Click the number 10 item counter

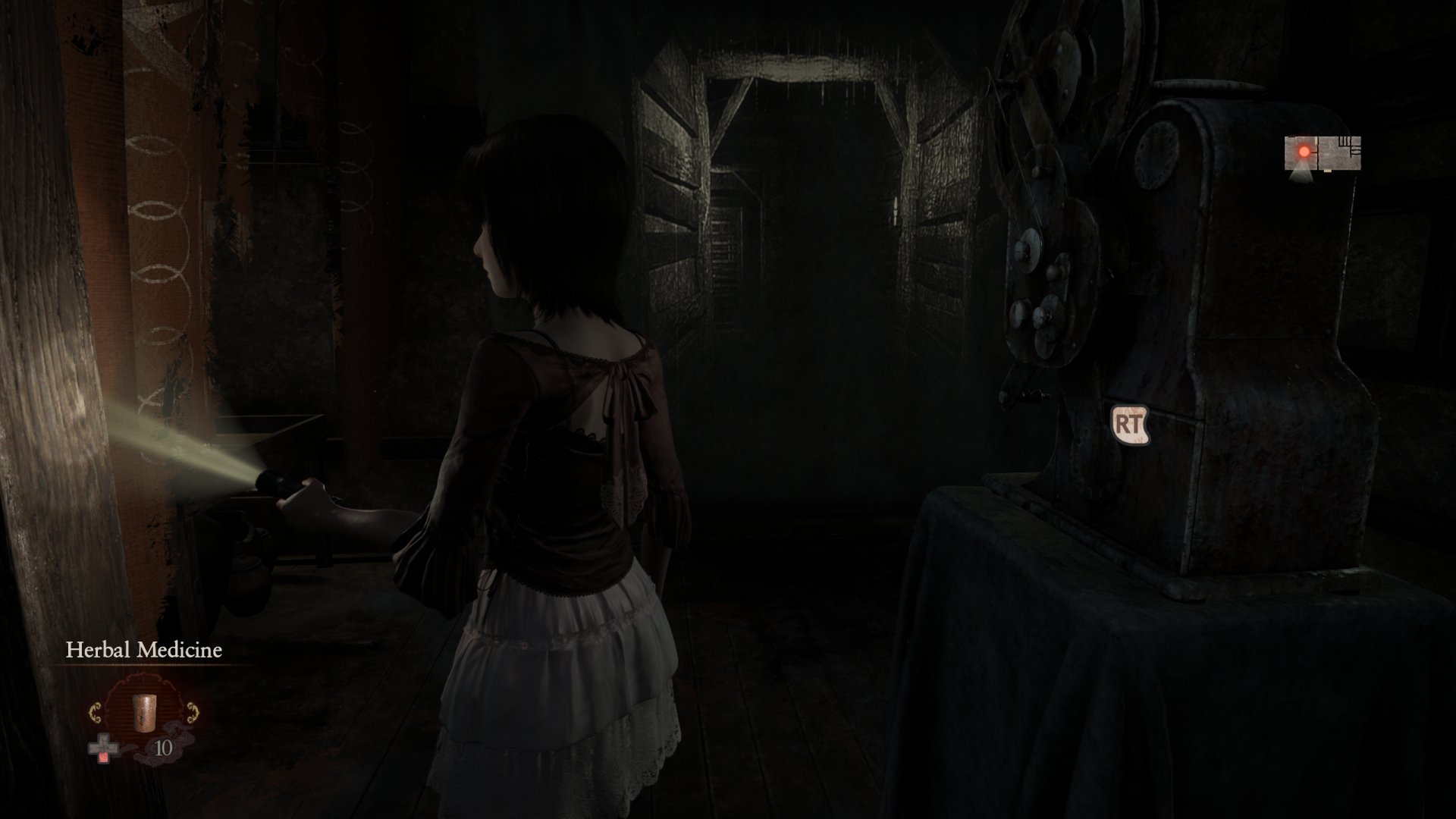point(162,748)
